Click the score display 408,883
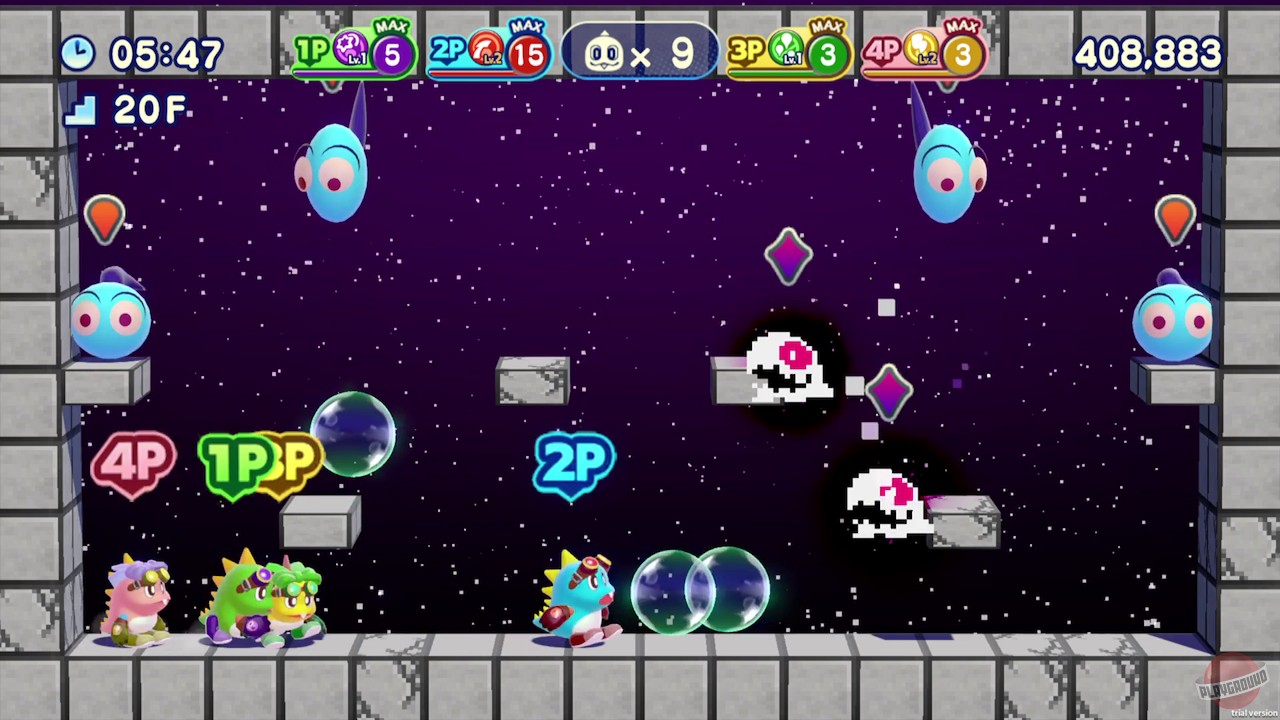 tap(1147, 54)
